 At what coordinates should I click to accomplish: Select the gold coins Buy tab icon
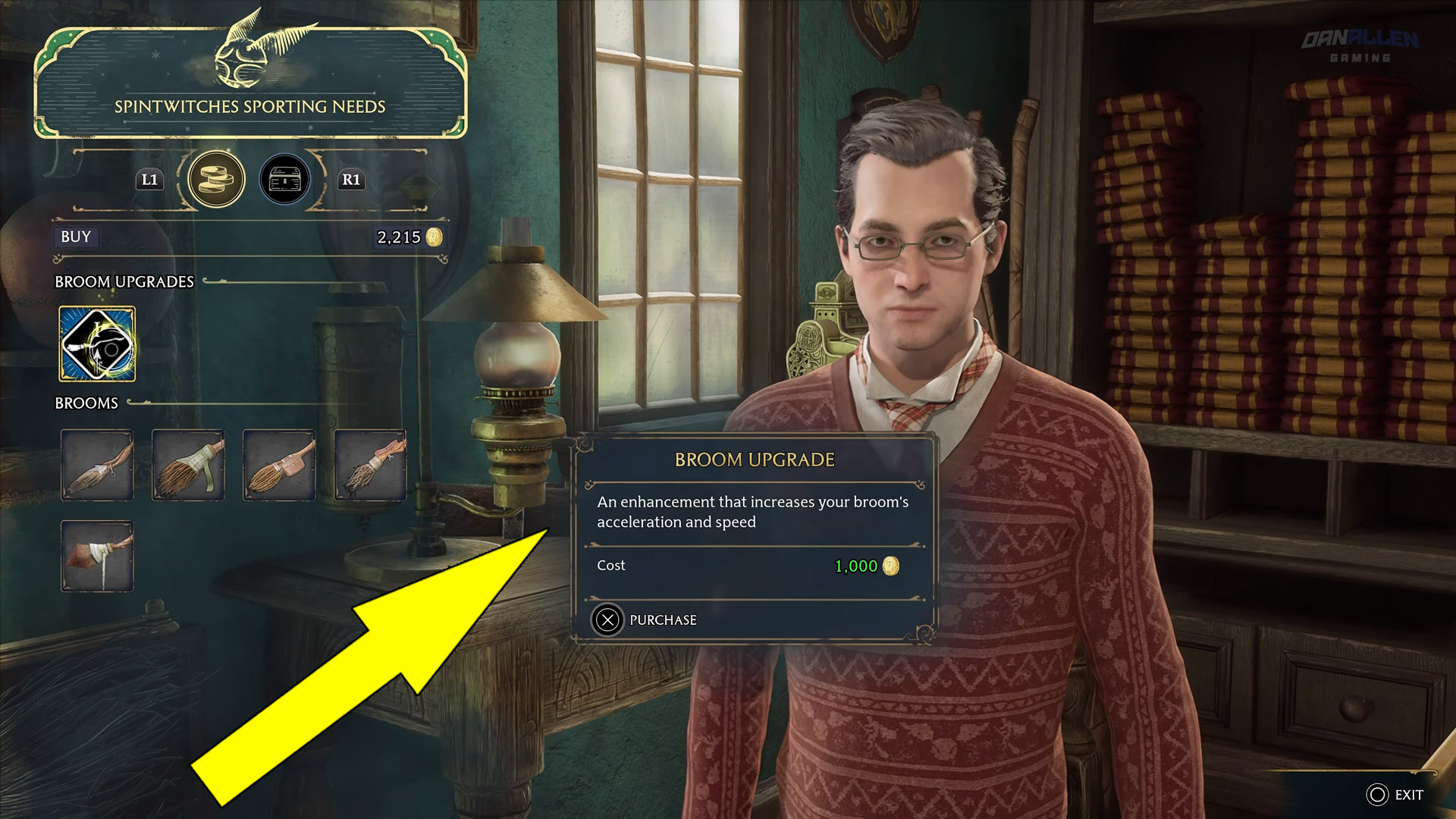coord(216,179)
